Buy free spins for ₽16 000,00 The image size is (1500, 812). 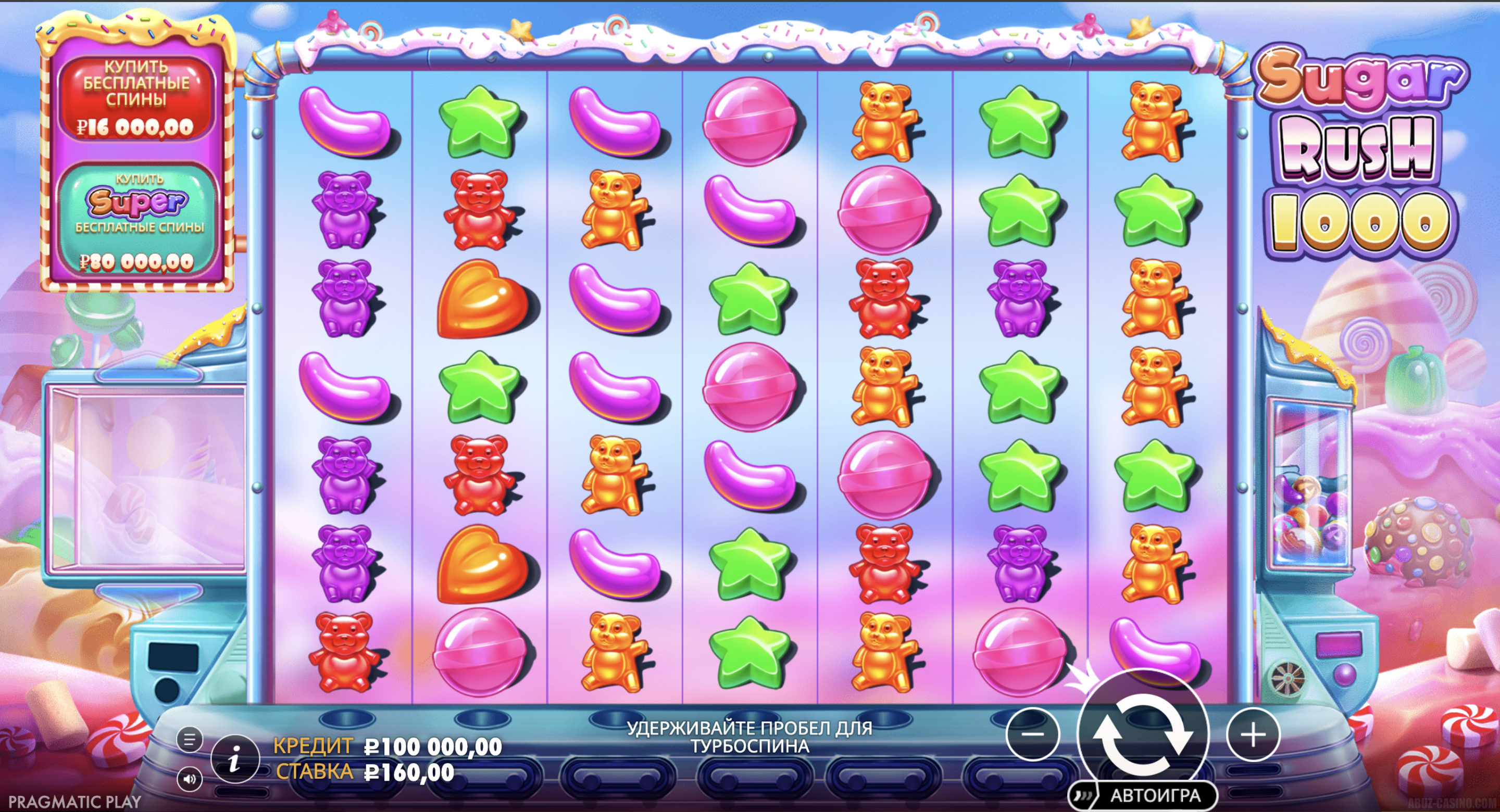coord(136,99)
